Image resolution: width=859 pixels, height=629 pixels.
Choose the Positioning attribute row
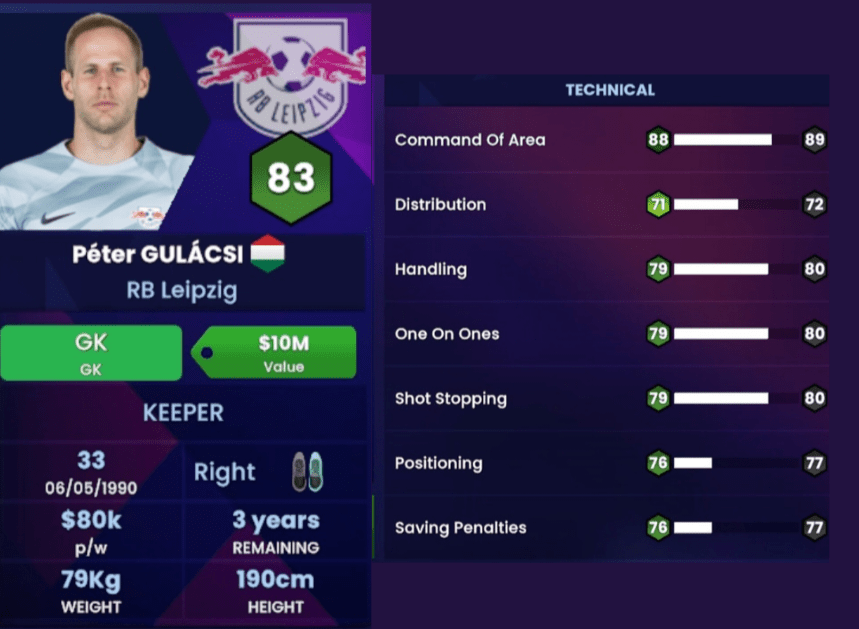[608, 464]
